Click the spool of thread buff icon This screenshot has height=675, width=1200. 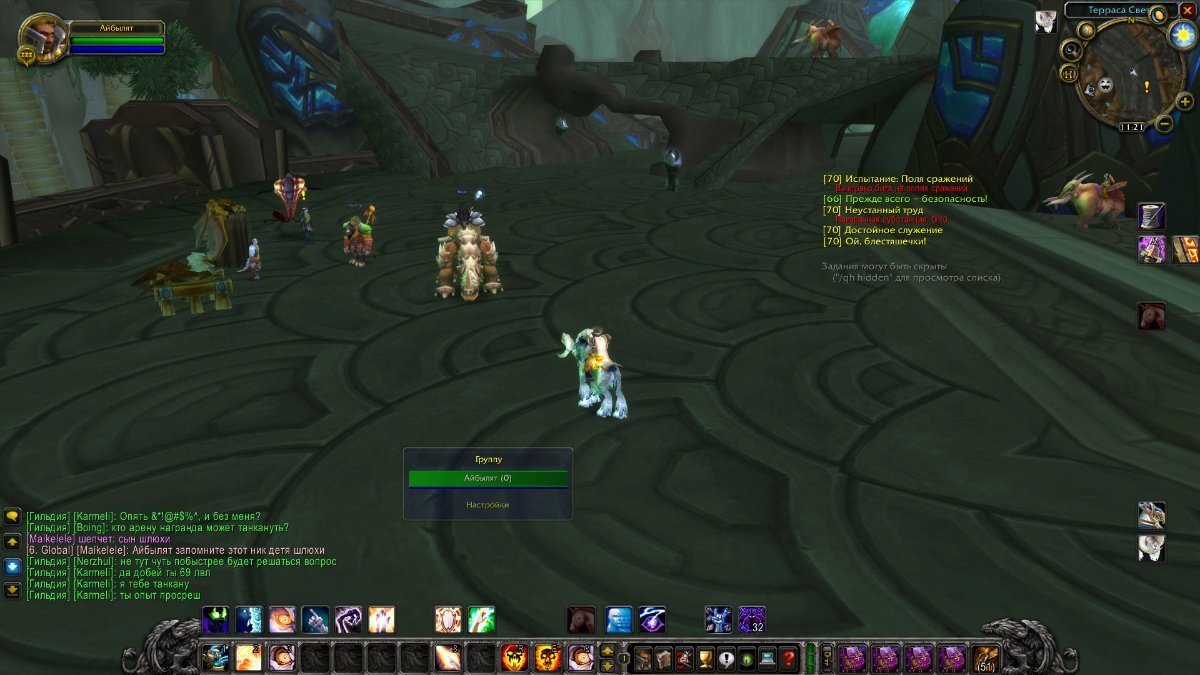coord(1152,215)
